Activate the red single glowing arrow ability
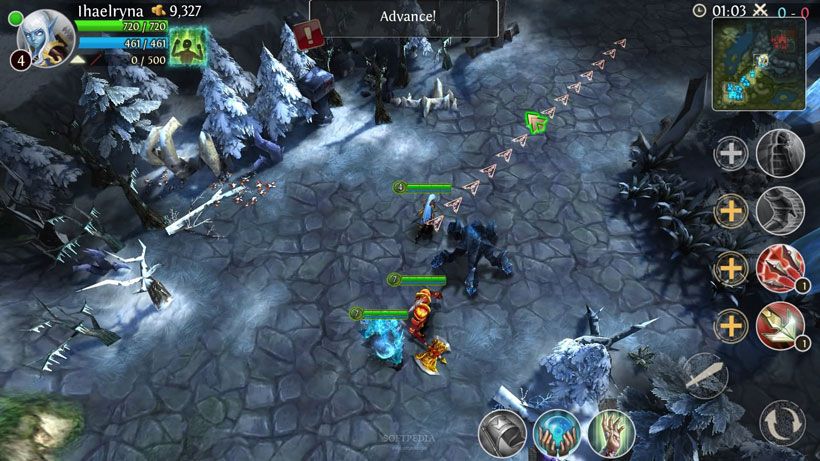820x461 pixels. 780,326
